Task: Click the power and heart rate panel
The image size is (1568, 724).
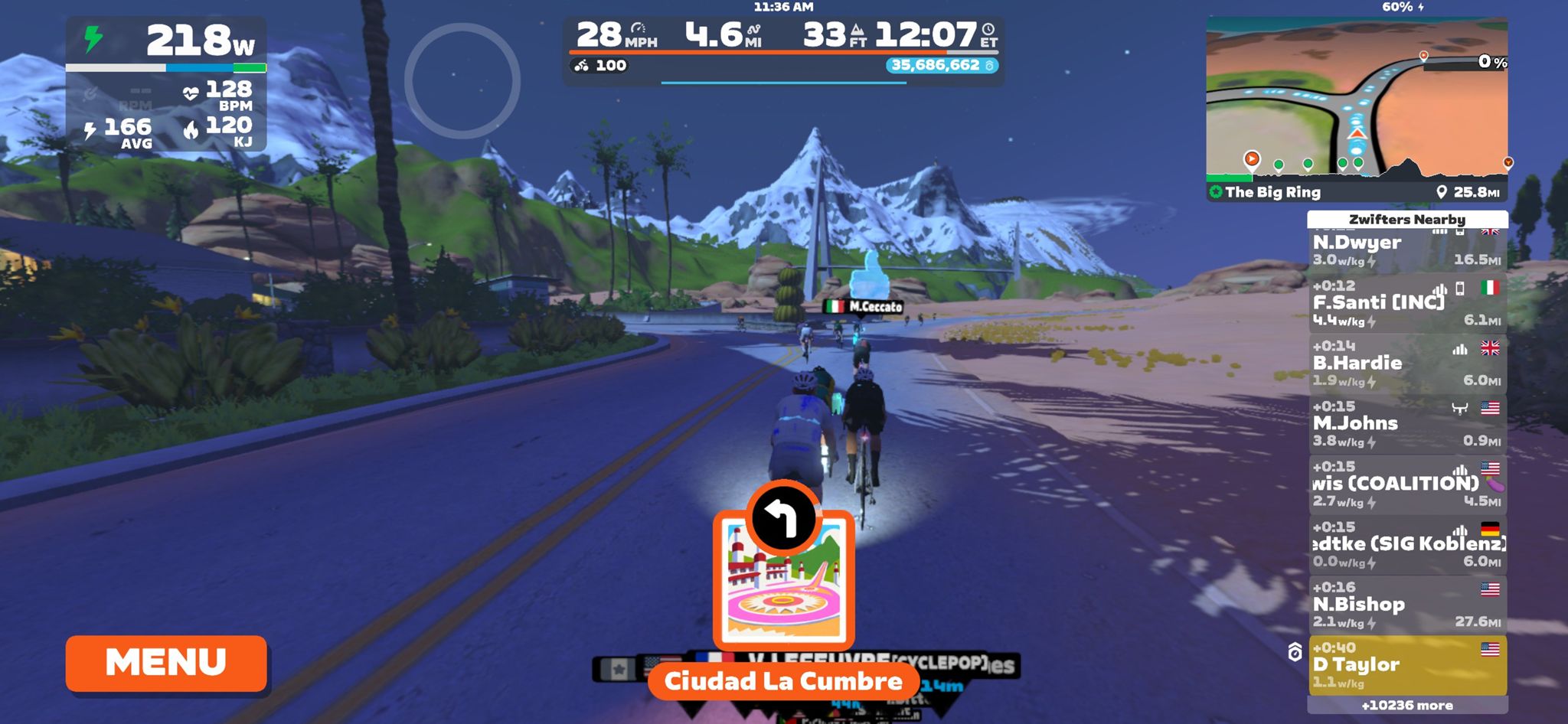Action: pyautogui.click(x=166, y=84)
